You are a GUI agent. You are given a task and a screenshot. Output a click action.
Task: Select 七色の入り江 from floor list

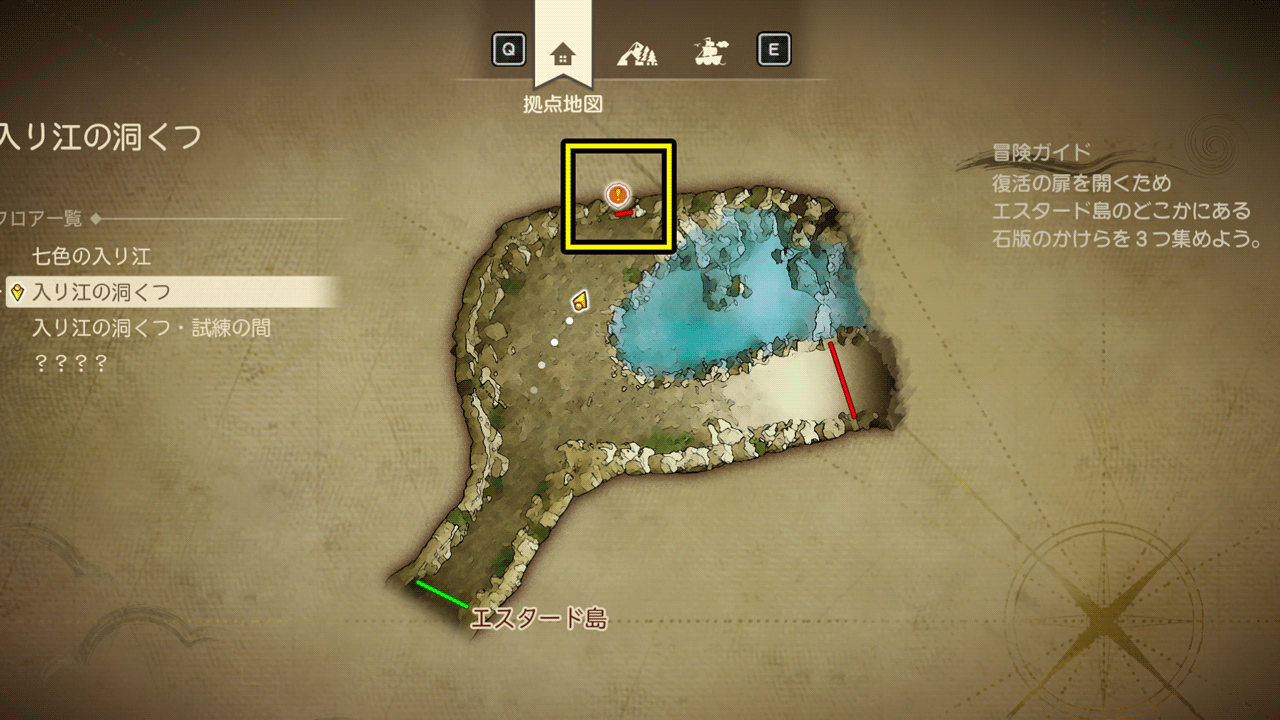(92, 257)
